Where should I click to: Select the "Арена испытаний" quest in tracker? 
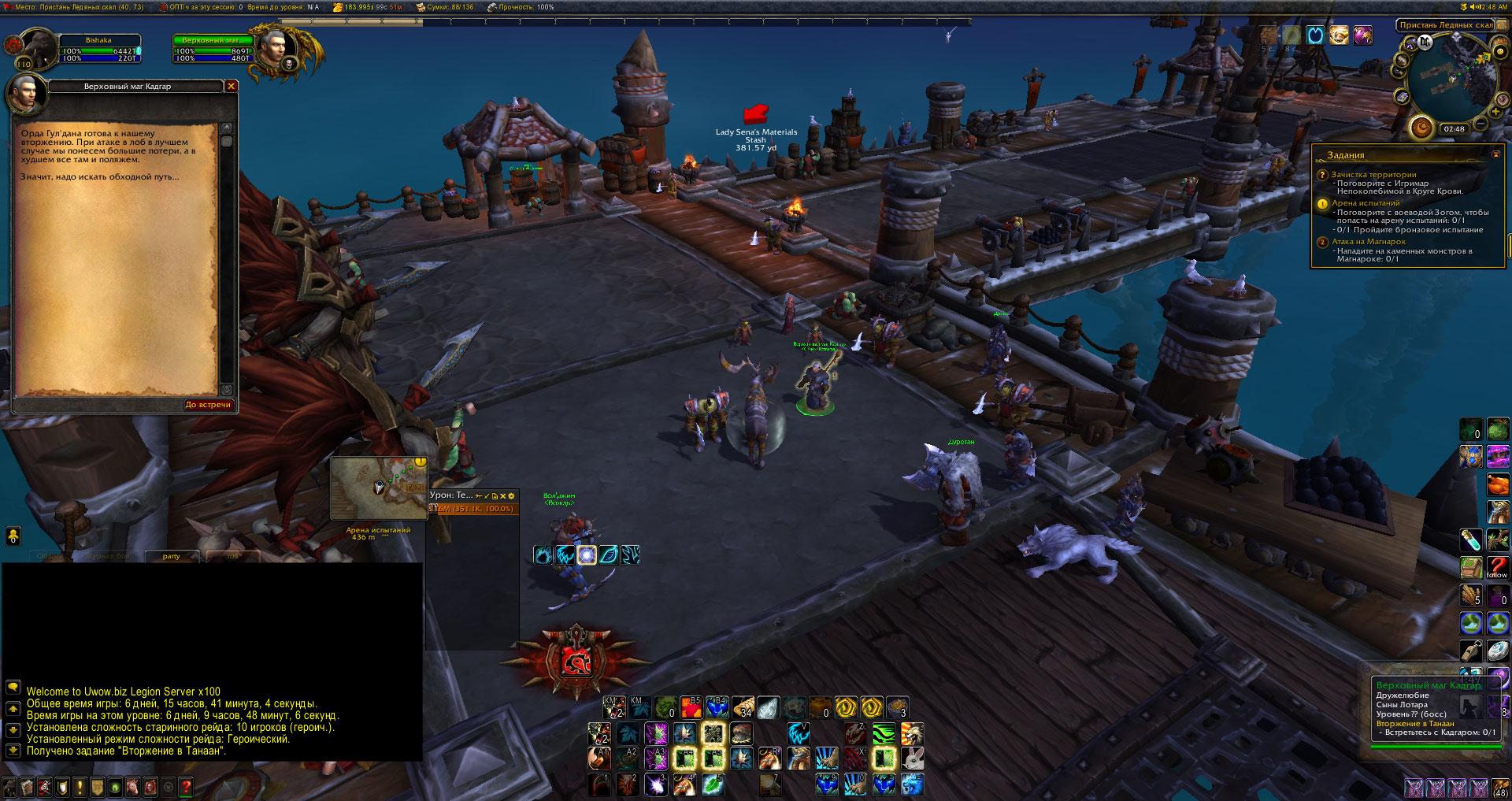click(x=1366, y=203)
